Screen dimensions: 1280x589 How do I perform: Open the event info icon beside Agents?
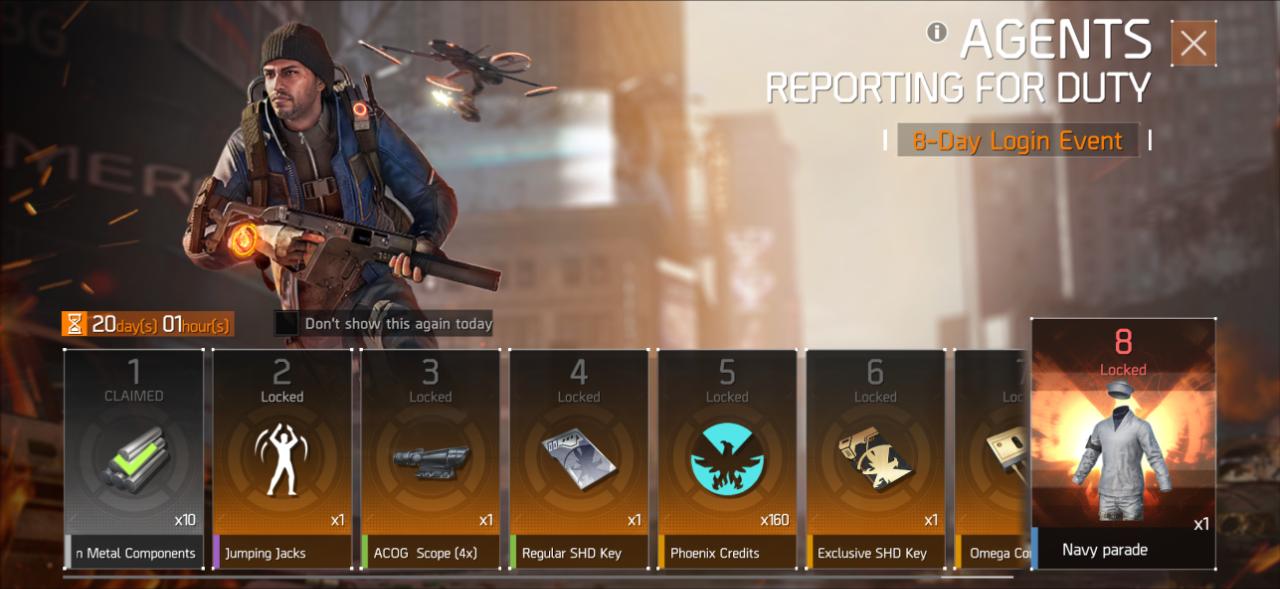pos(937,32)
